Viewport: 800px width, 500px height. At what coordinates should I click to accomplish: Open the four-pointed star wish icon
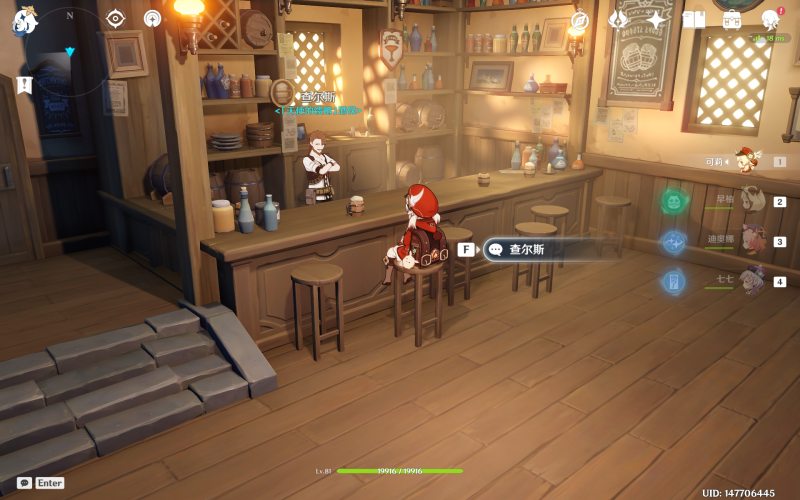click(656, 20)
